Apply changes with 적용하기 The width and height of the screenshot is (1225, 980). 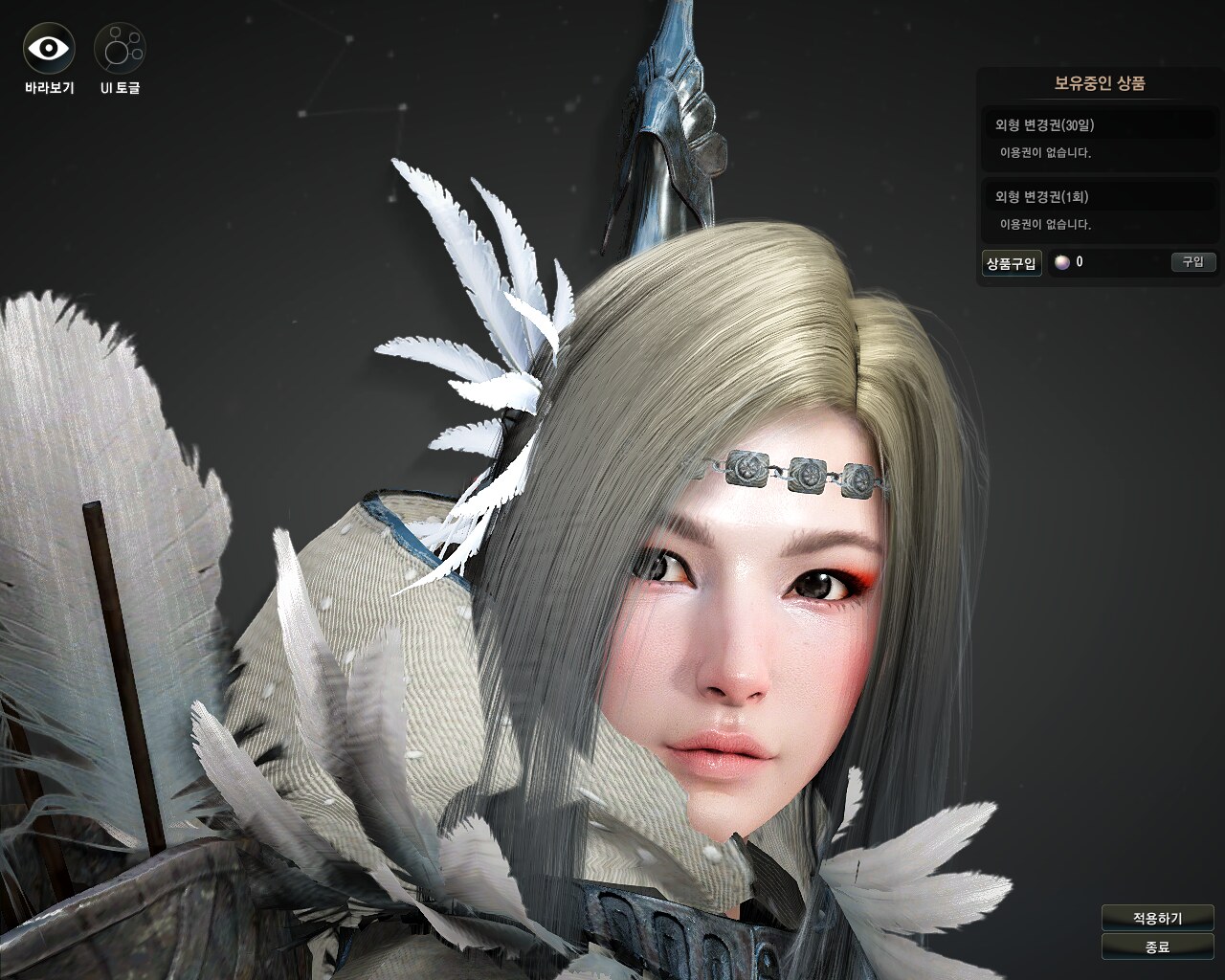[1157, 918]
